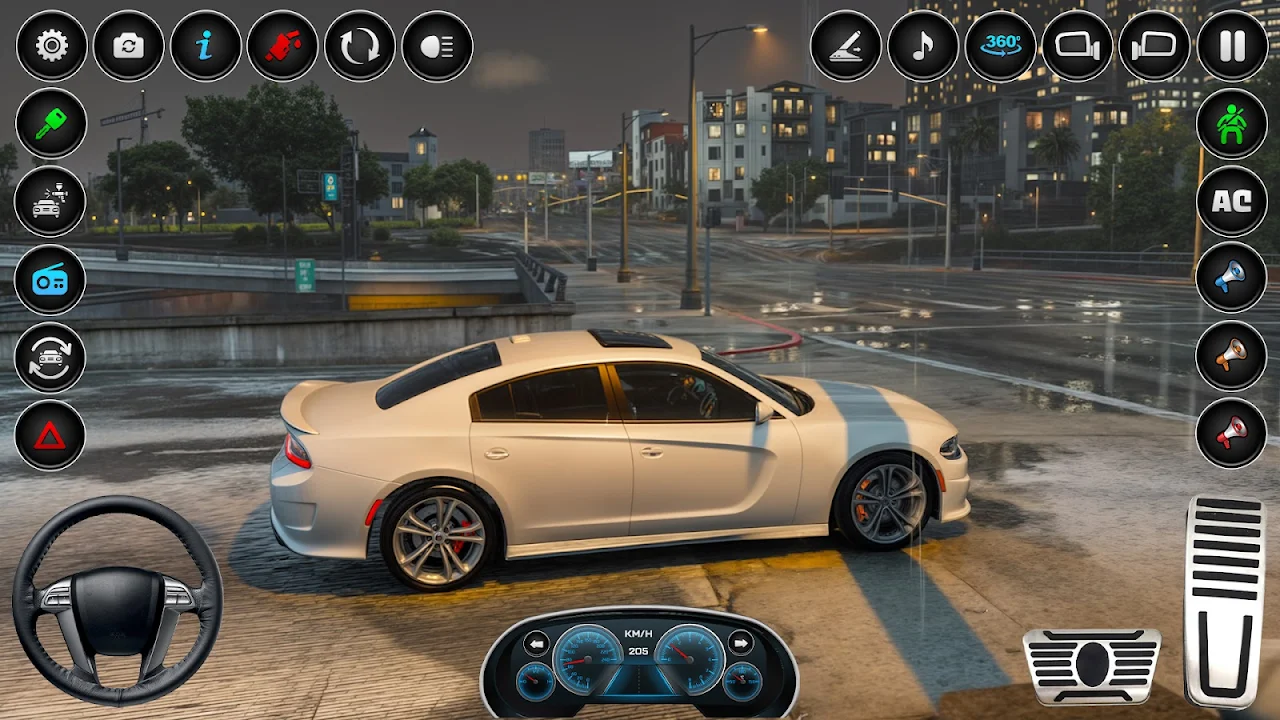The width and height of the screenshot is (1280, 720).
Task: Turn the engine with the green key
Action: [x=50, y=124]
